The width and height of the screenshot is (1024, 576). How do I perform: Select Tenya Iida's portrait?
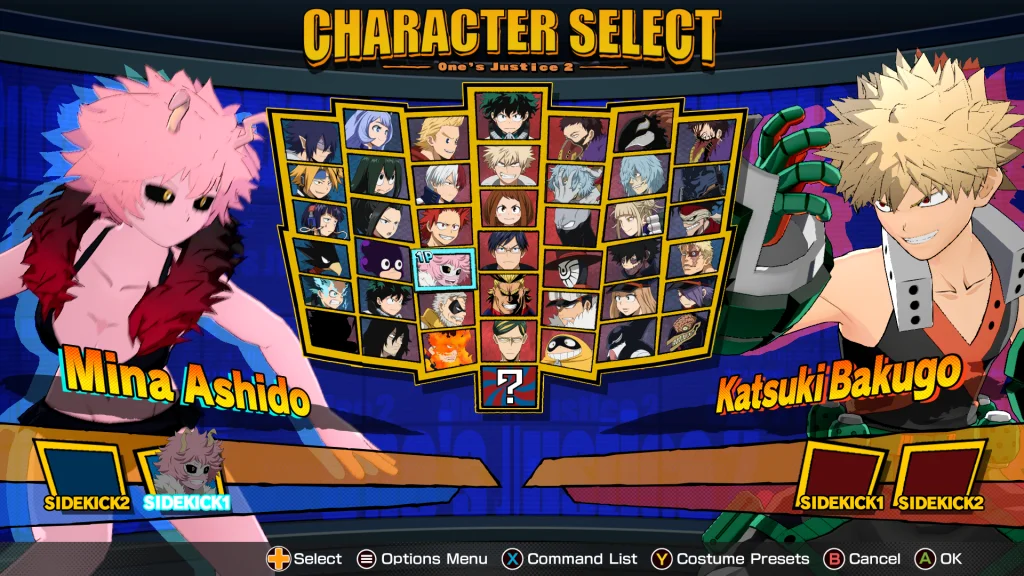509,251
